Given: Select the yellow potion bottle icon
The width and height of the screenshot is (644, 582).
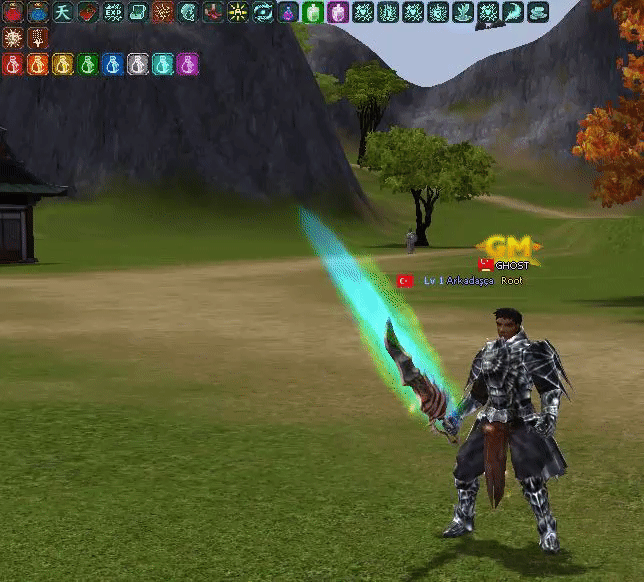Looking at the screenshot, I should click(x=63, y=65).
